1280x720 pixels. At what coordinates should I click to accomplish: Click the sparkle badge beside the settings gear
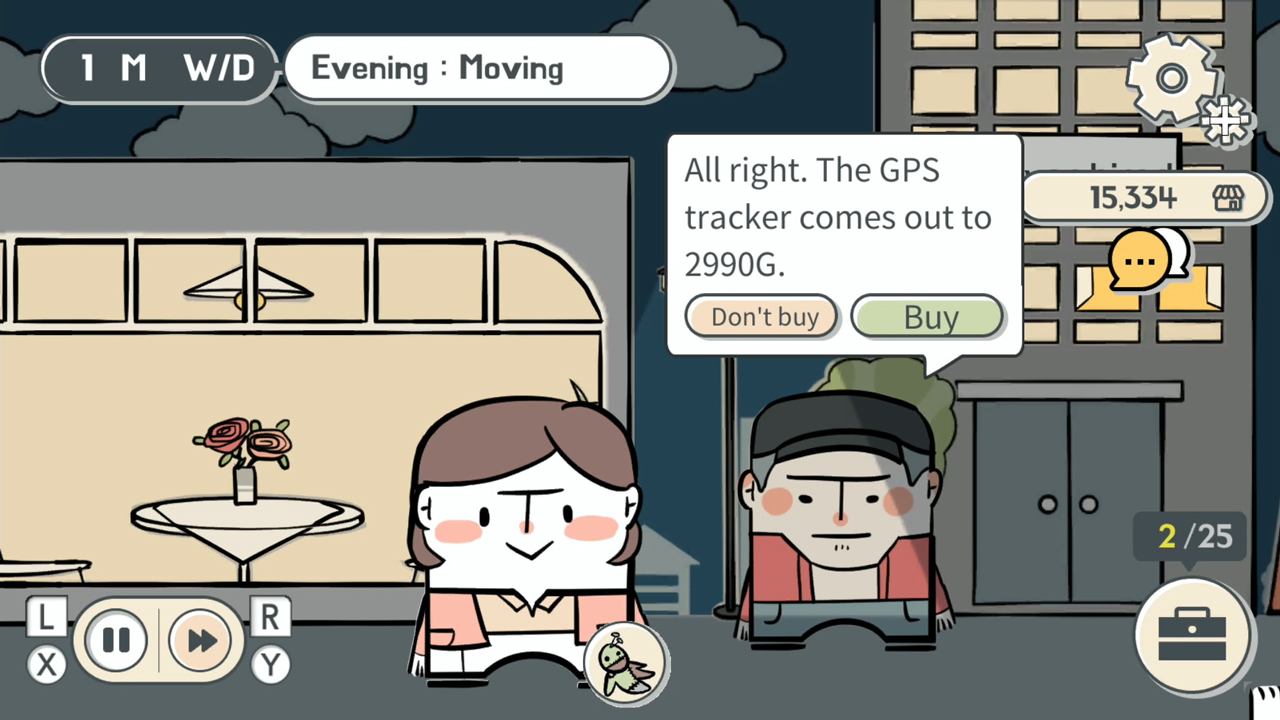(x=1226, y=120)
